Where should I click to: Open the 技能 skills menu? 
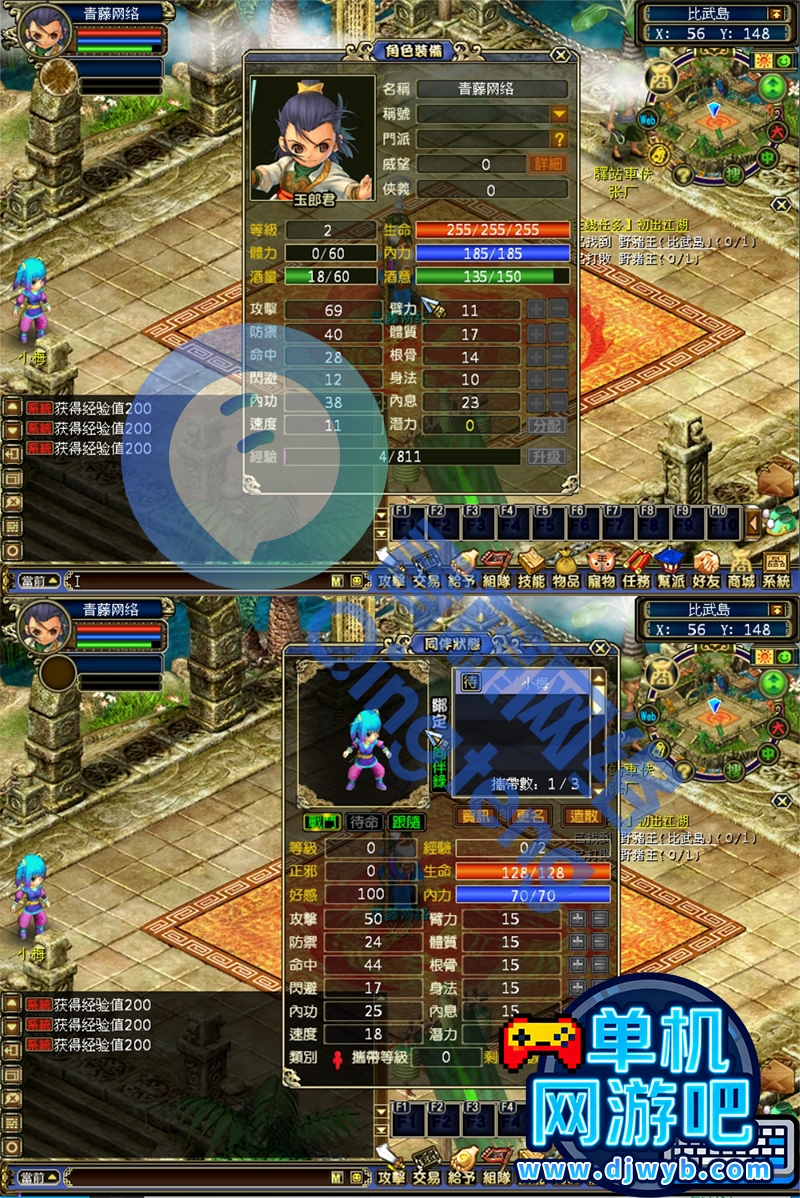coord(531,570)
